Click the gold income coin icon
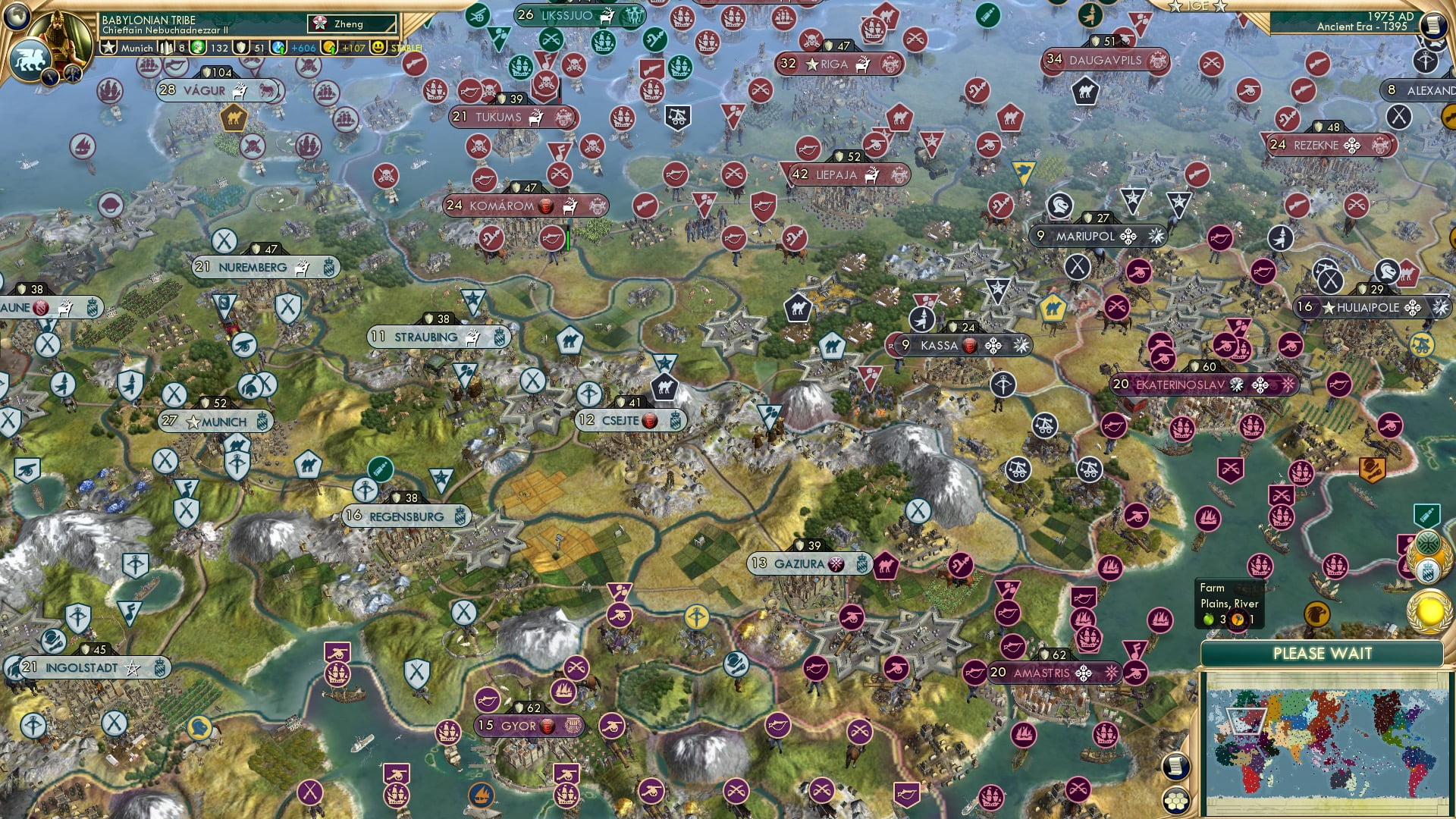 (x=329, y=48)
